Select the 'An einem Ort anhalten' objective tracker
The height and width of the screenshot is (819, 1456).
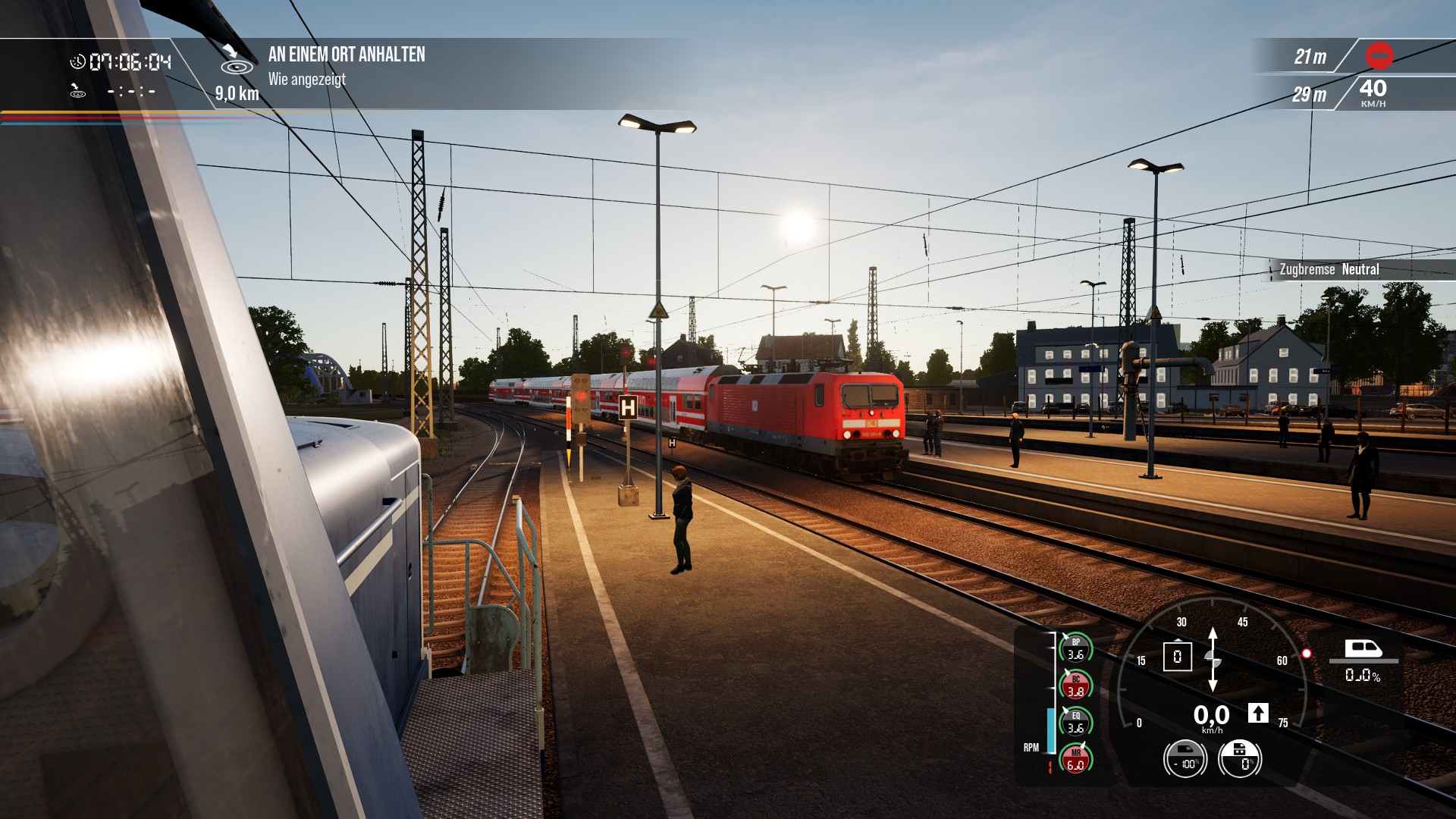(347, 55)
